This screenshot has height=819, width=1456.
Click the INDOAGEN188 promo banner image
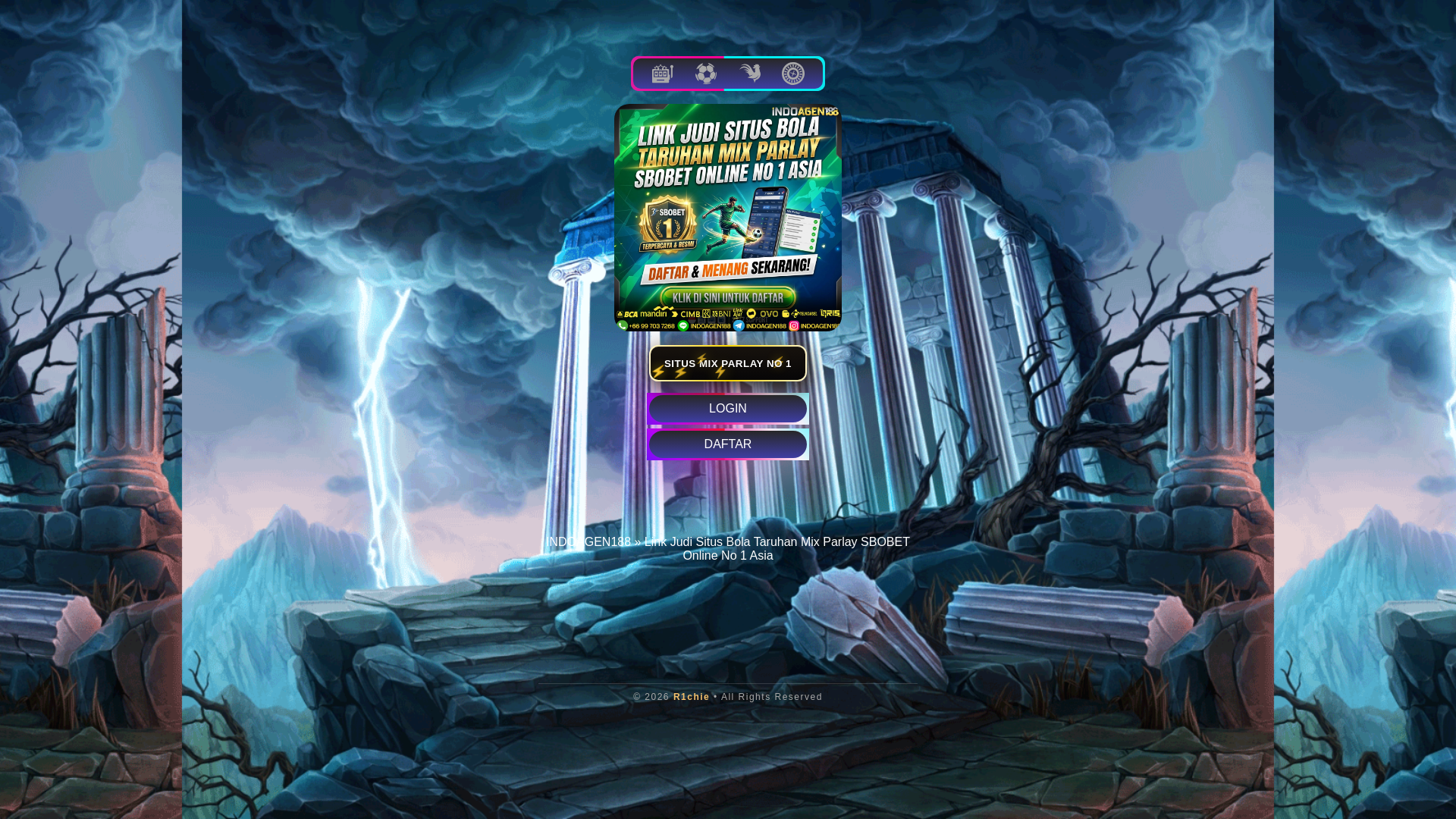point(728,218)
